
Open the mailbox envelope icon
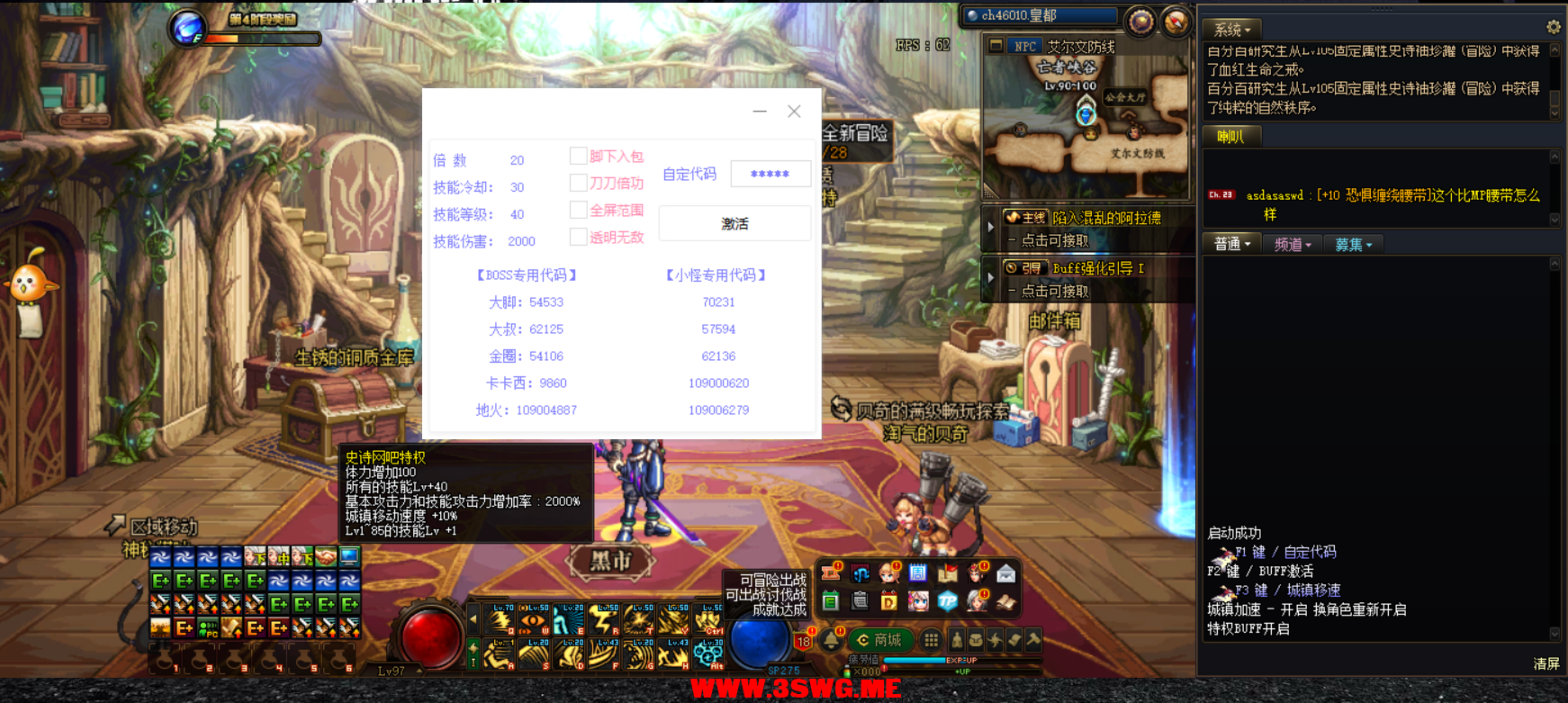[x=1005, y=572]
